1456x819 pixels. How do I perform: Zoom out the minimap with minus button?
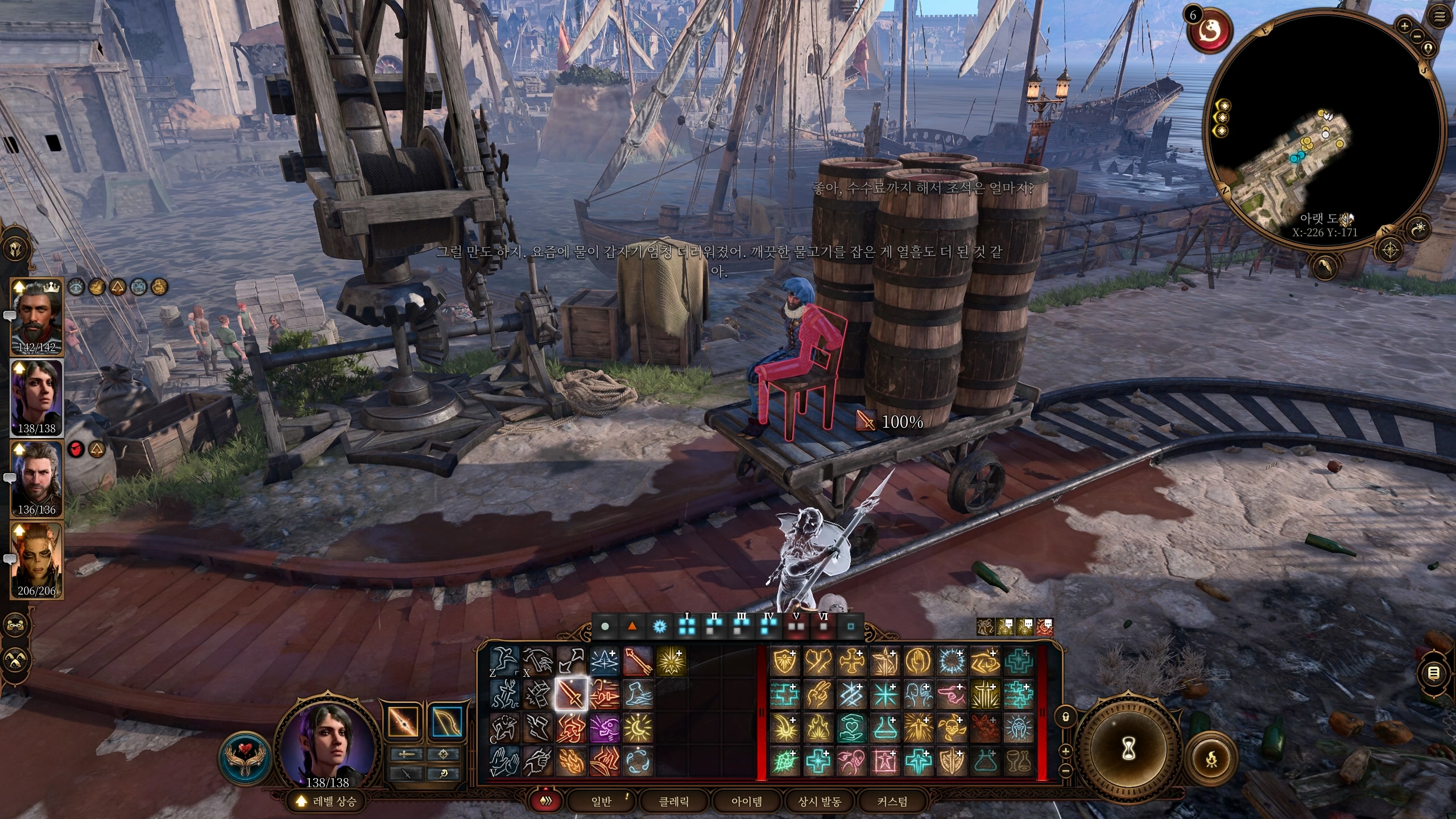click(1416, 36)
